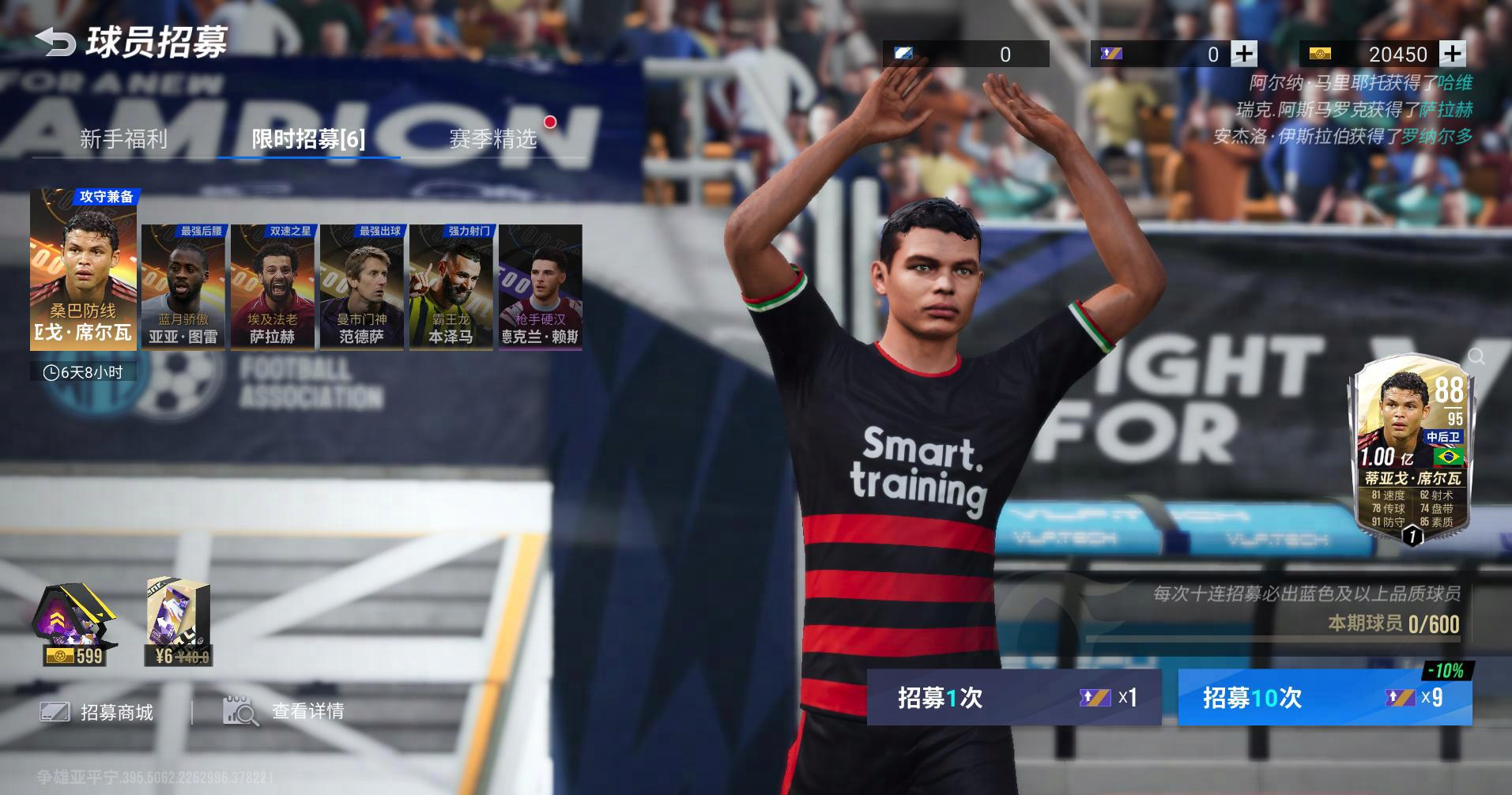Recruit ten times with 招募10次
Viewport: 1512px width, 795px height.
point(1325,697)
